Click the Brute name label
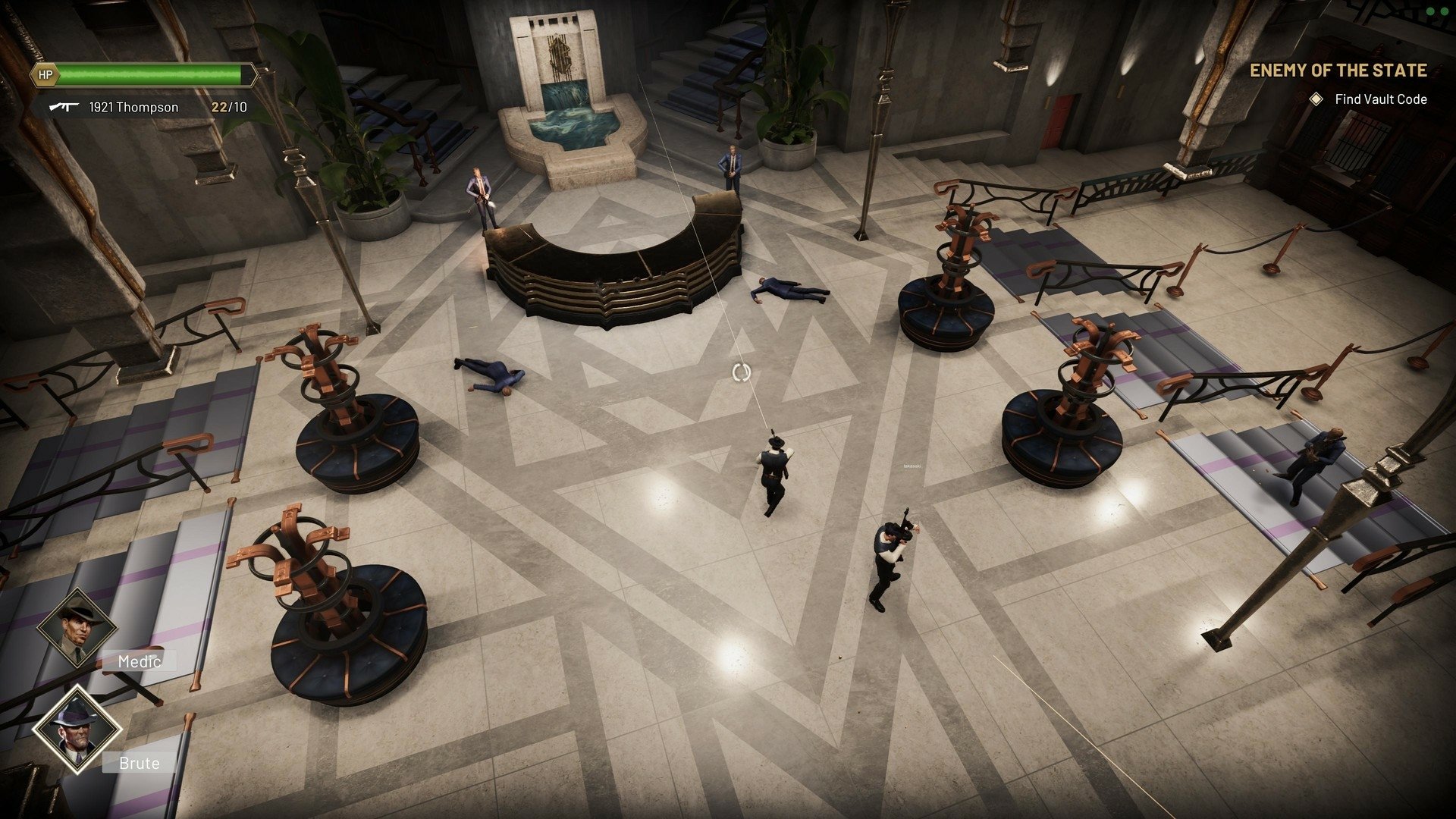The image size is (1456, 819). 139,764
